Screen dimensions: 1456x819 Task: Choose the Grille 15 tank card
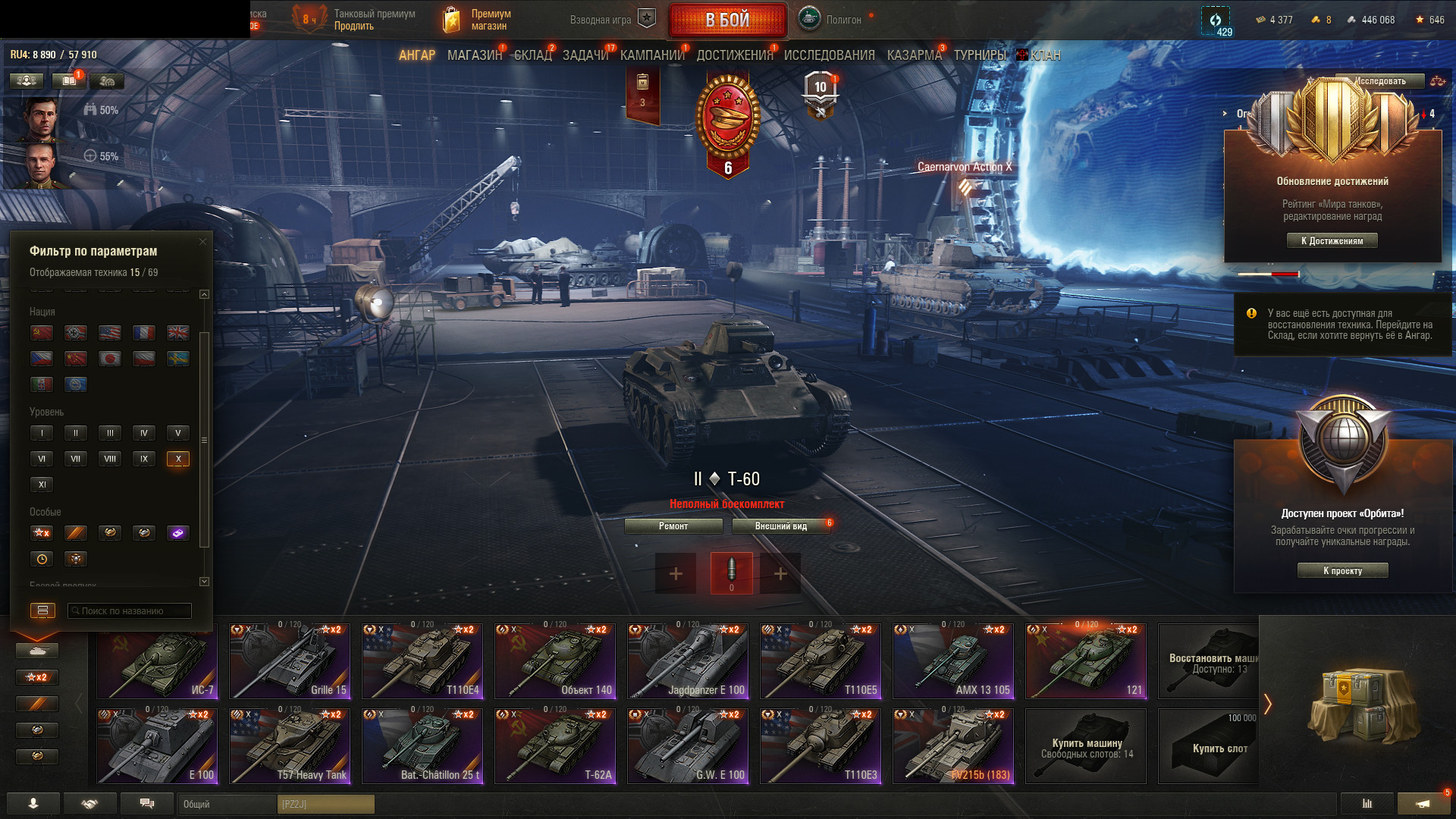(x=290, y=661)
